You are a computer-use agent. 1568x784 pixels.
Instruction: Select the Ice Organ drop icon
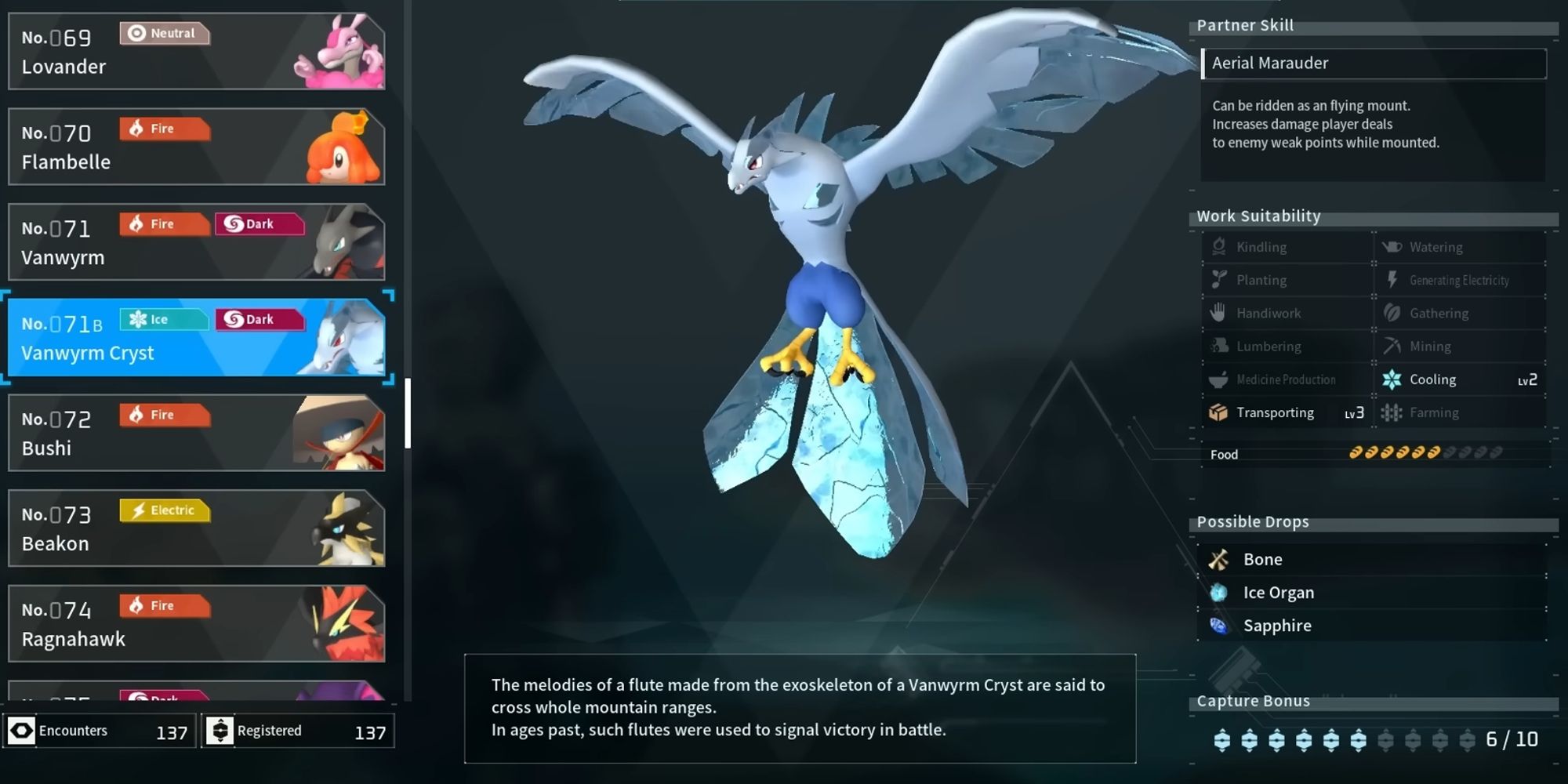(x=1219, y=592)
